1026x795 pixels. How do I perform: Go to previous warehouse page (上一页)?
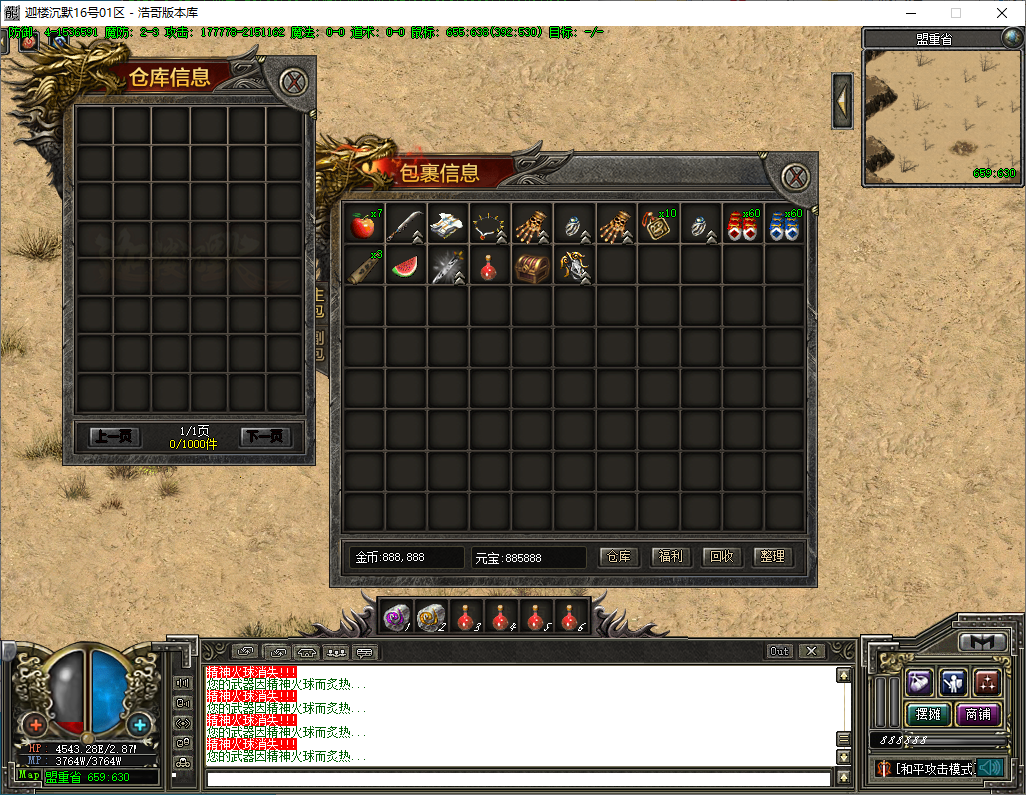(116, 437)
